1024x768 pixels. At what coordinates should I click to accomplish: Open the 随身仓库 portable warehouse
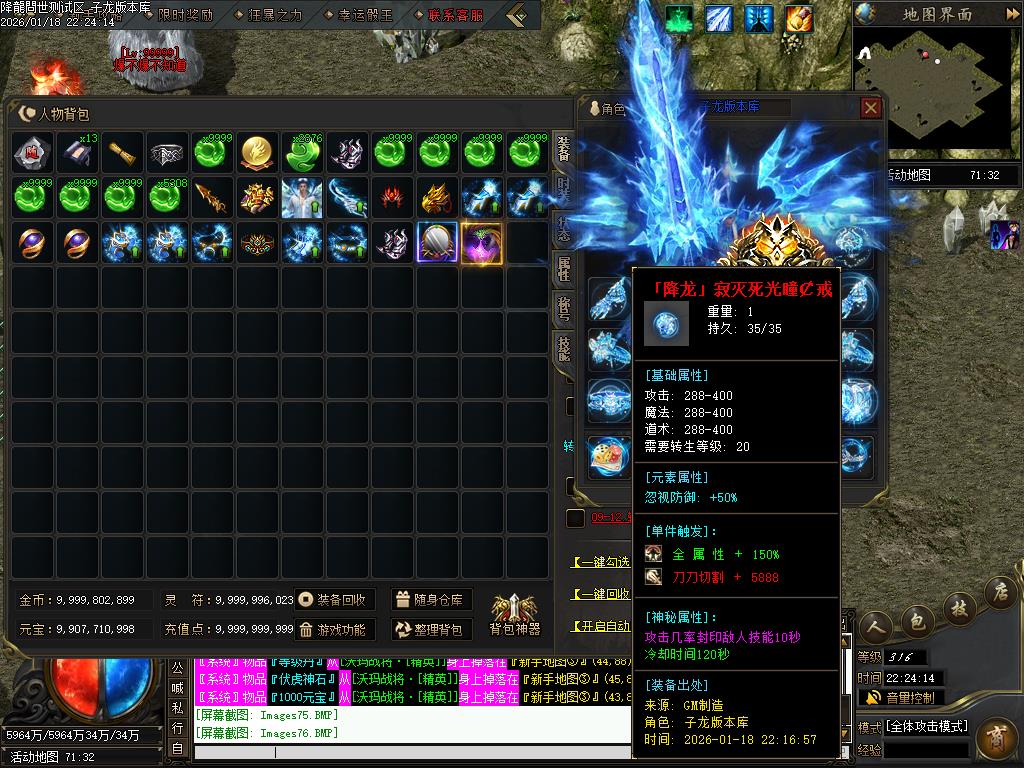click(431, 600)
